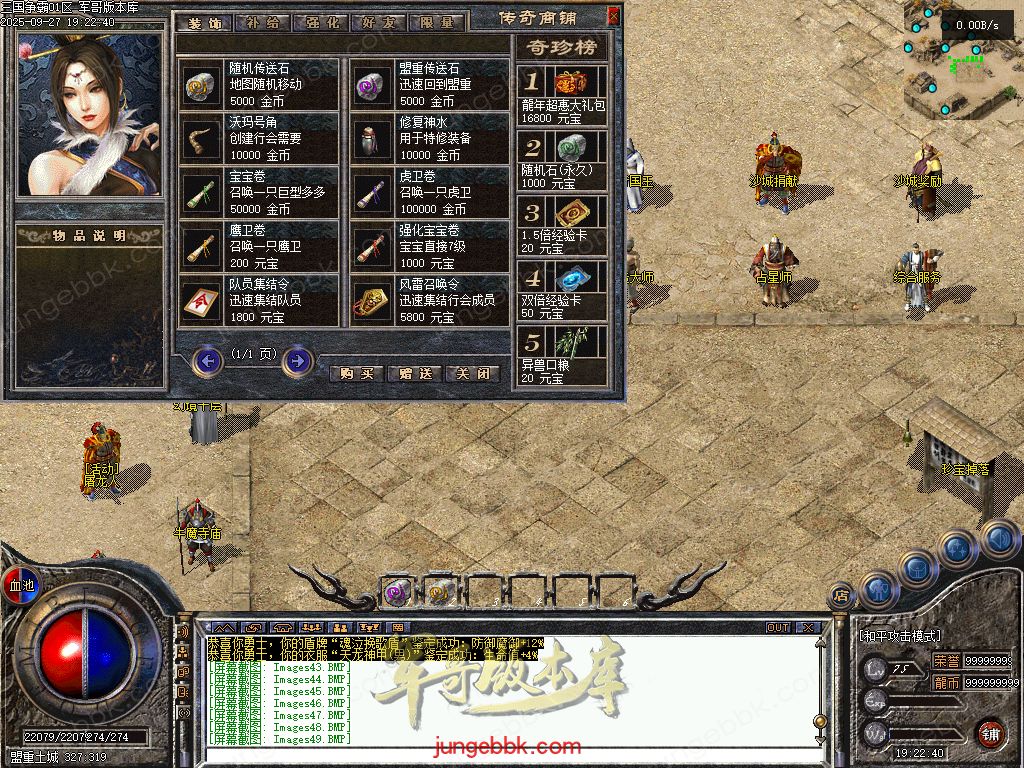Go to the next shop page arrow
This screenshot has width=1024, height=768.
(x=297, y=360)
